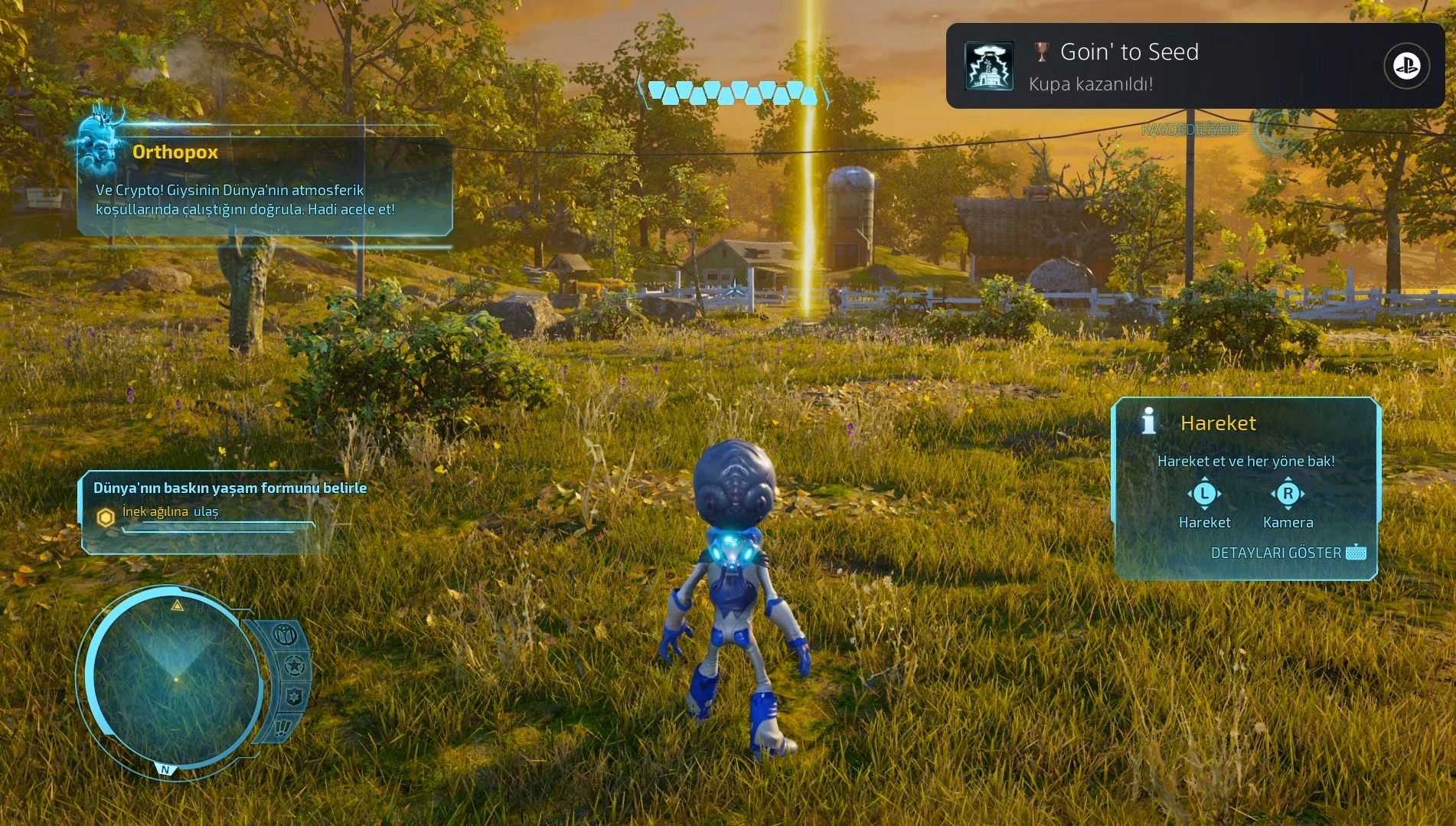Select the Majestic alert level icon beside radar
The height and width of the screenshot is (826, 1456).
click(x=285, y=635)
